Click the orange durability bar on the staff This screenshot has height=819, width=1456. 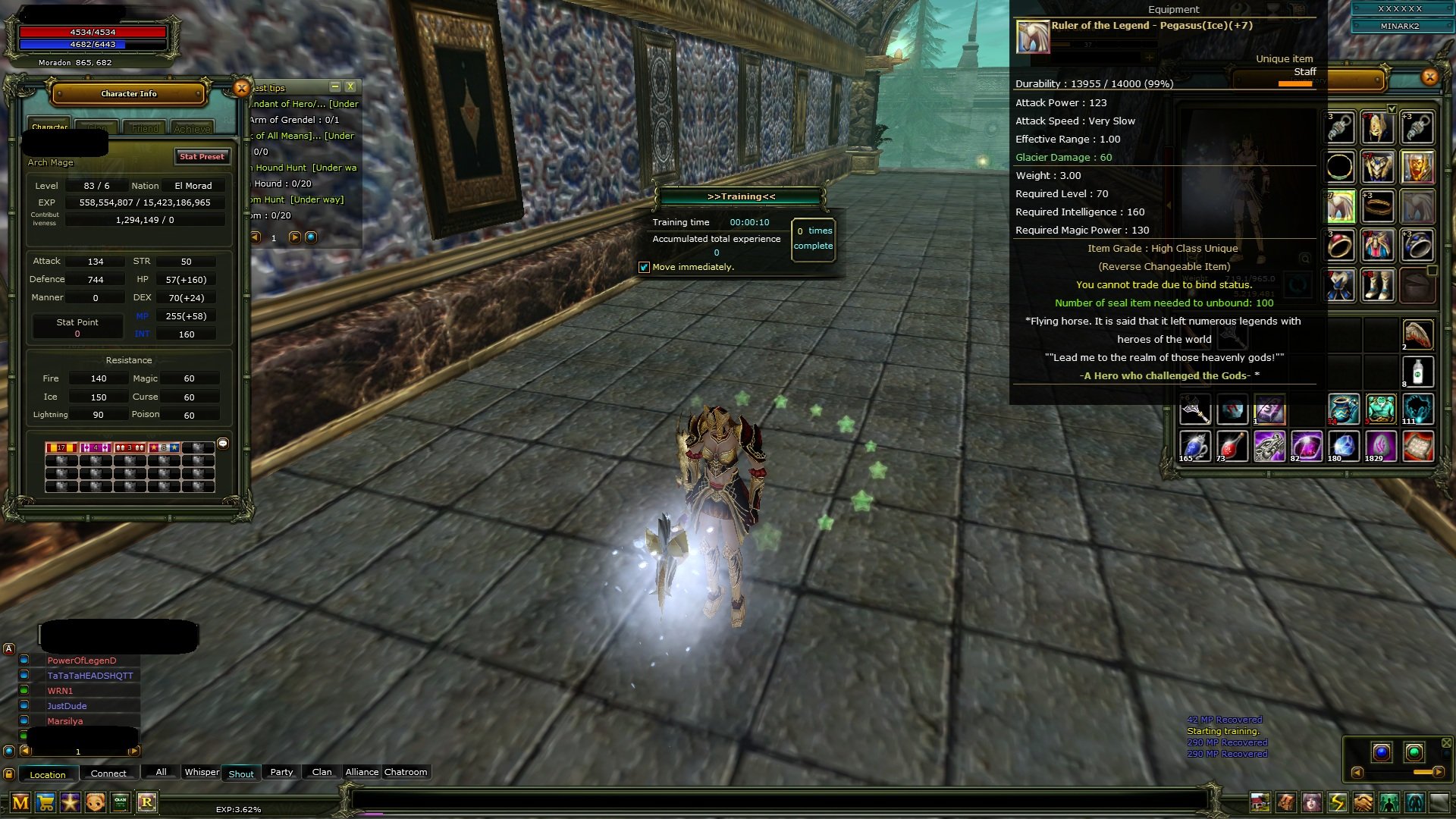(1294, 84)
